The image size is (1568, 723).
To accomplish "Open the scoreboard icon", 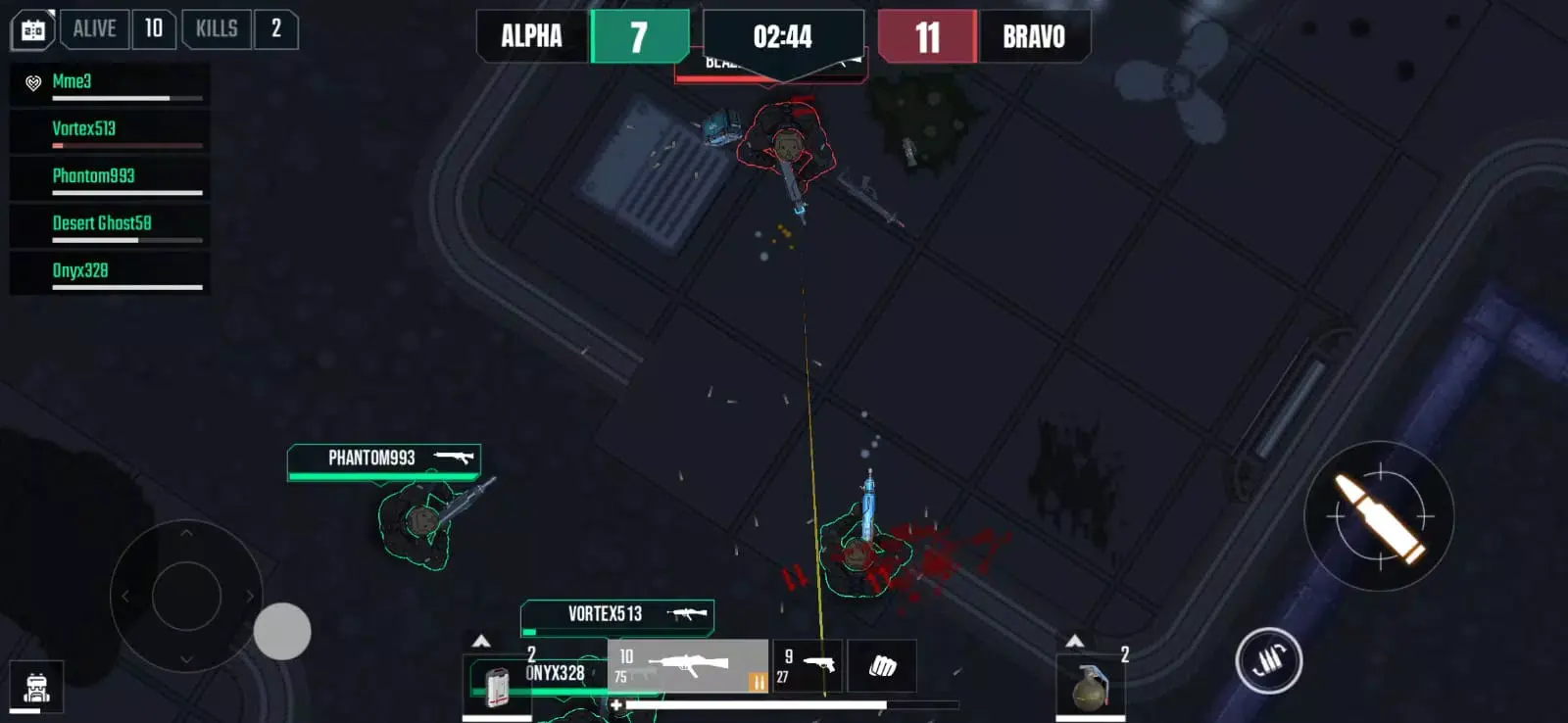I will [32, 30].
